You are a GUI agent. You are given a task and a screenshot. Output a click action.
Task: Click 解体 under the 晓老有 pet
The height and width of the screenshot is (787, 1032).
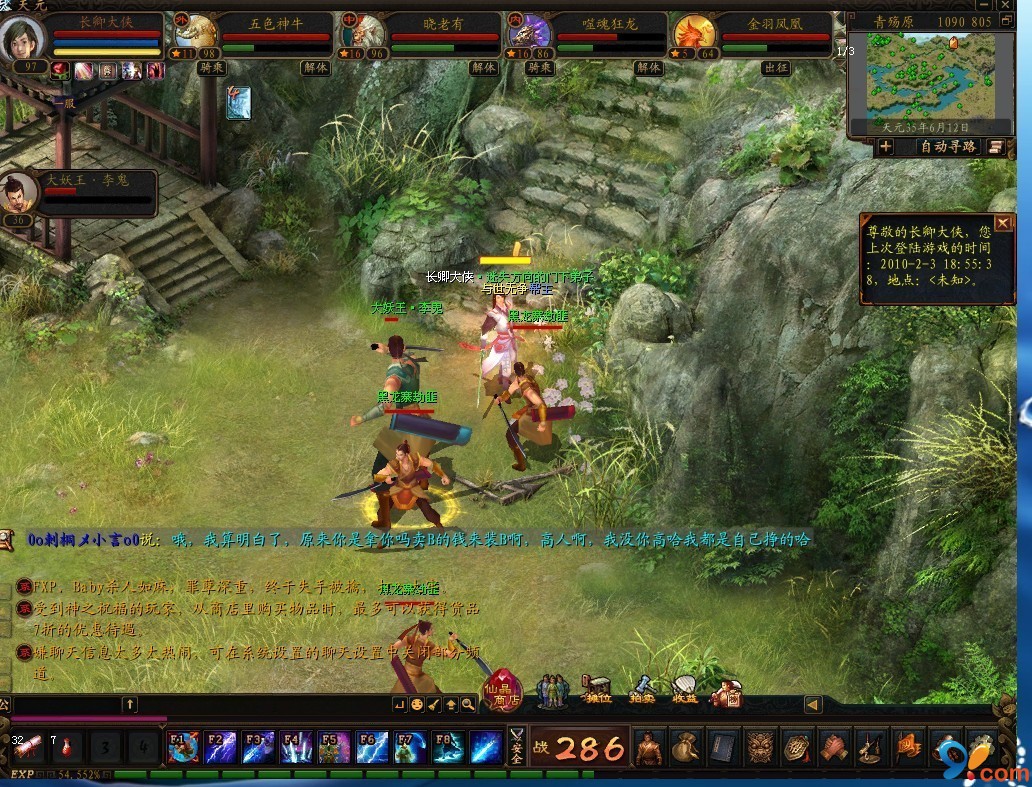[483, 68]
